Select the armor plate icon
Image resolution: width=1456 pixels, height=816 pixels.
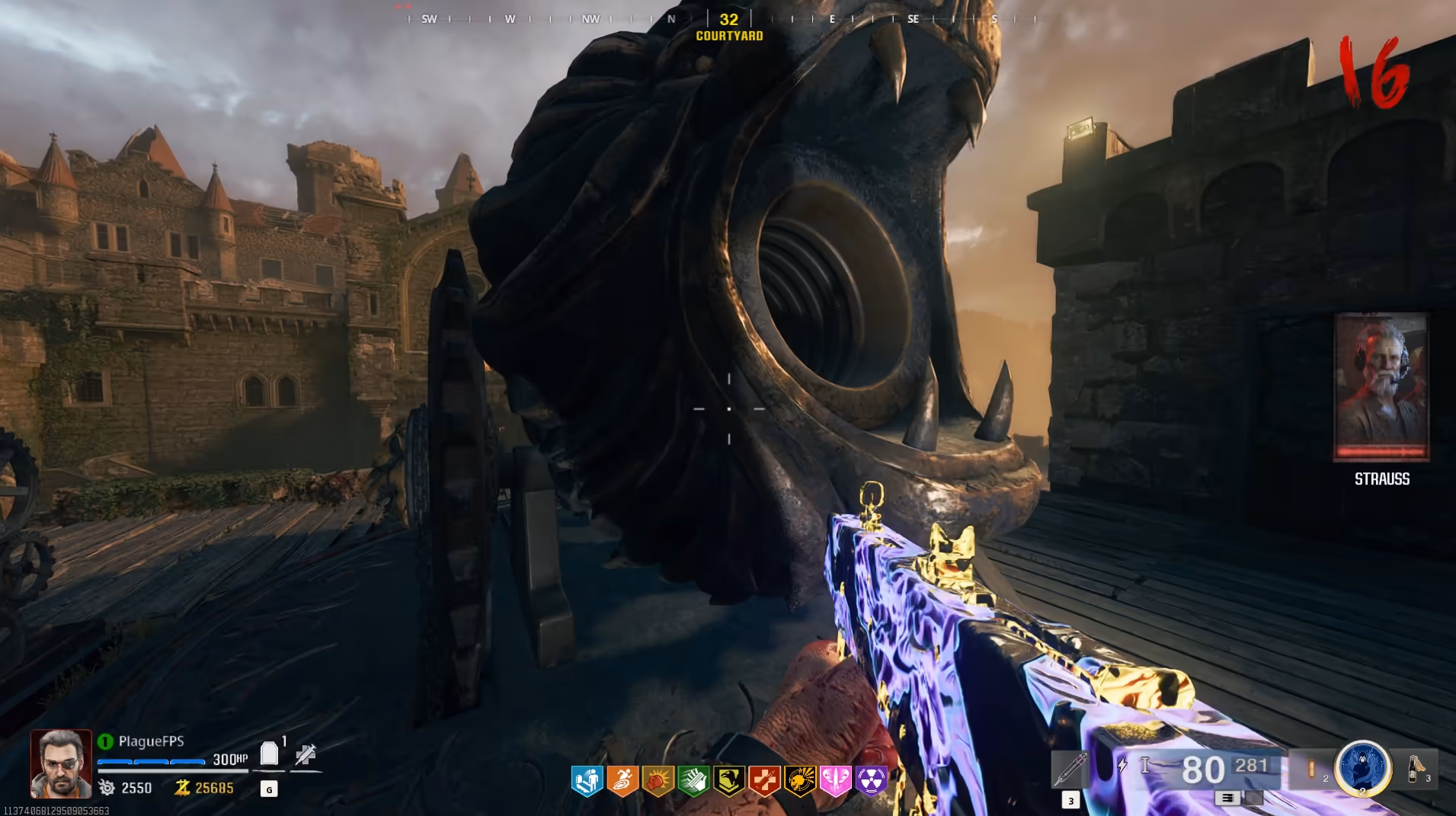coord(269,754)
